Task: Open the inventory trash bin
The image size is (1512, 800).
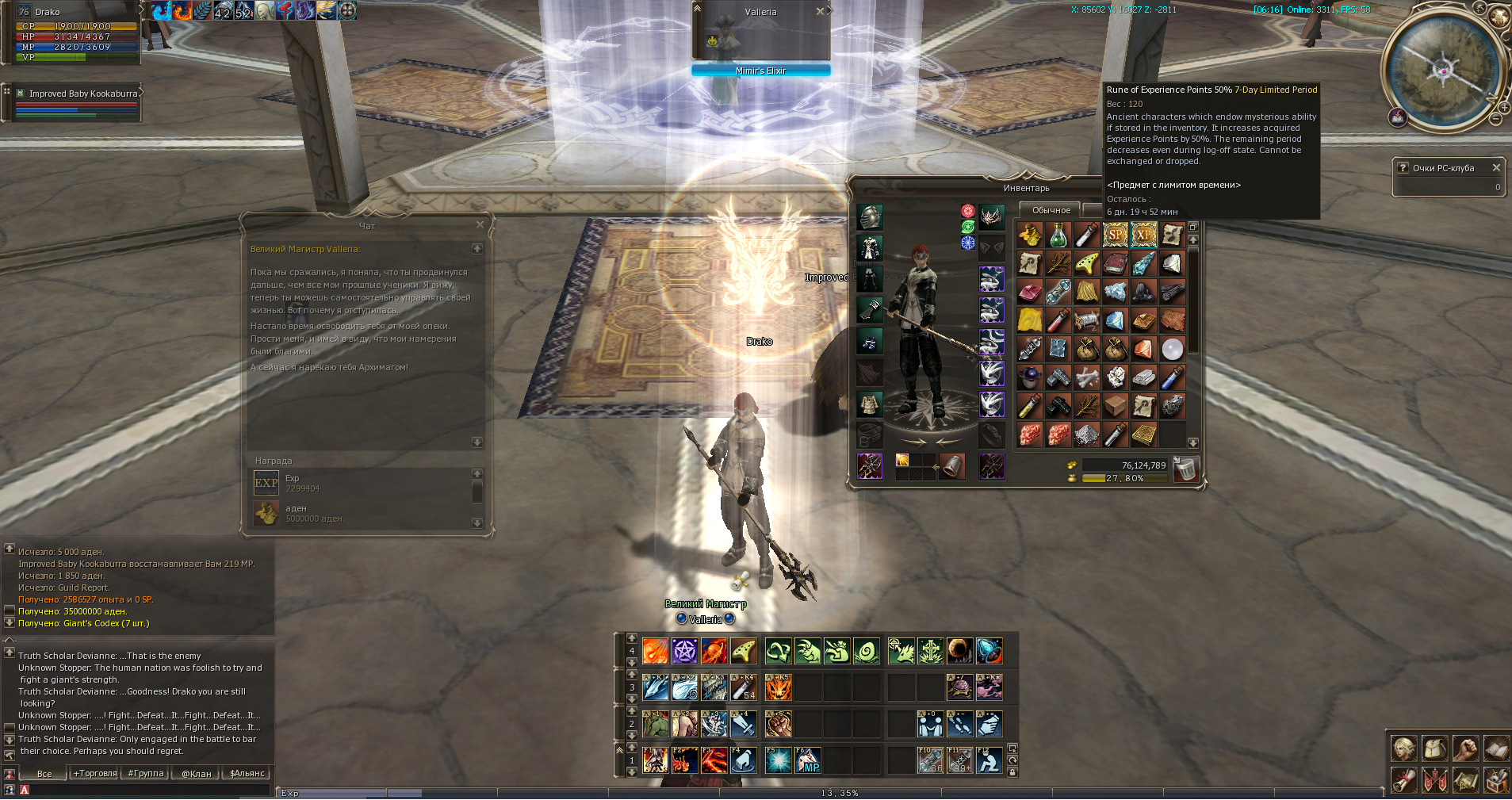Action: 1185,469
